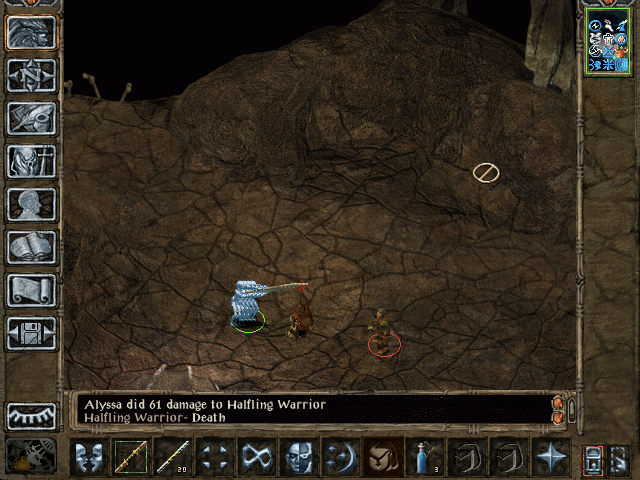Open the priest scroll from the sidebar
The image size is (640, 480).
(32, 290)
